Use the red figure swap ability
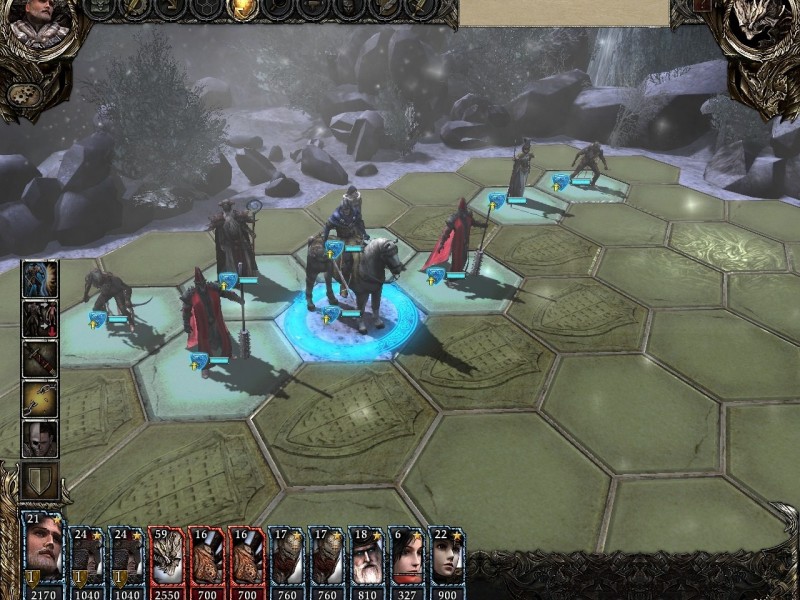Screen dimensions: 800x600 click(41, 318)
